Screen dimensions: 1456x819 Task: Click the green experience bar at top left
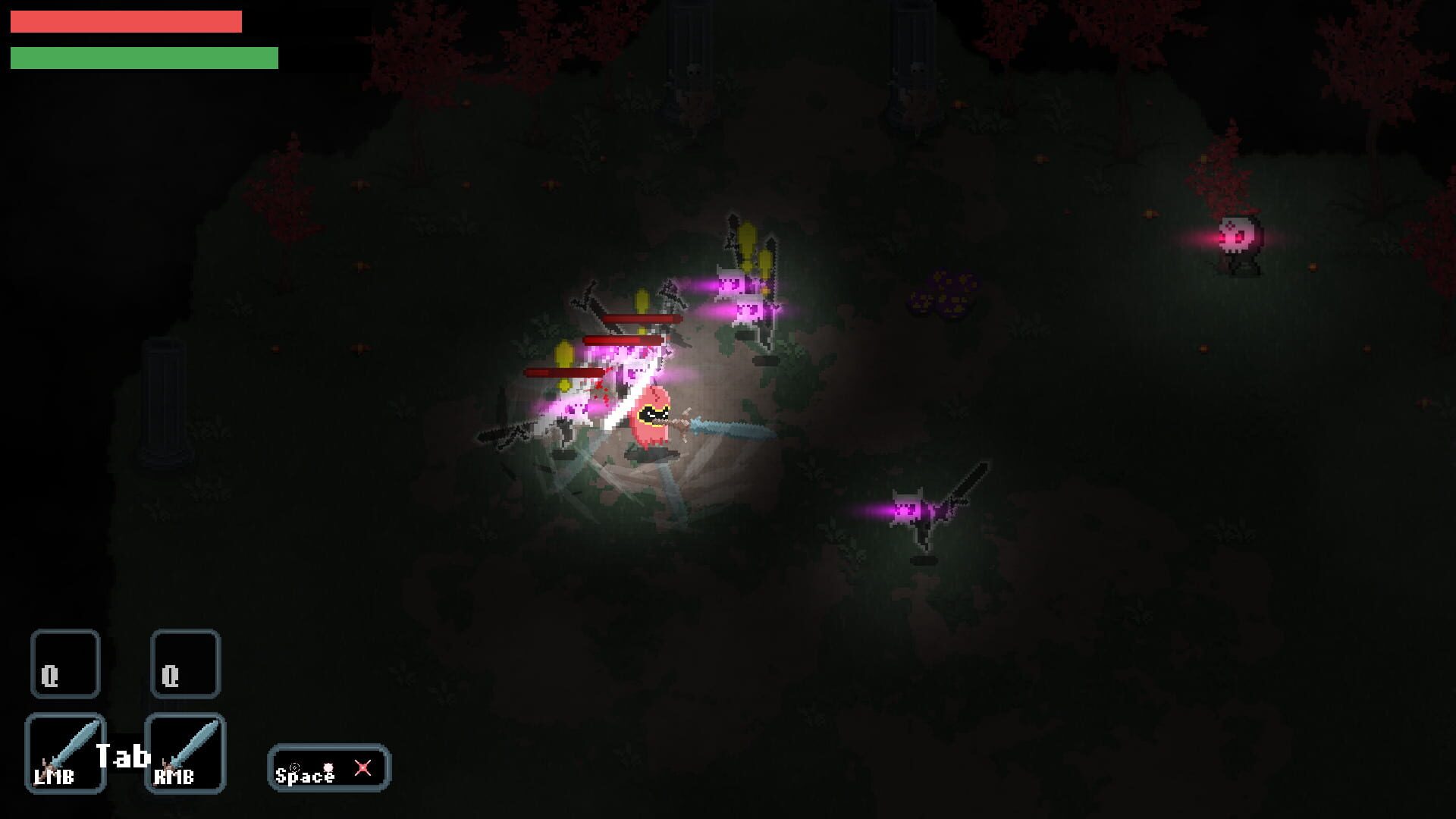(x=144, y=57)
